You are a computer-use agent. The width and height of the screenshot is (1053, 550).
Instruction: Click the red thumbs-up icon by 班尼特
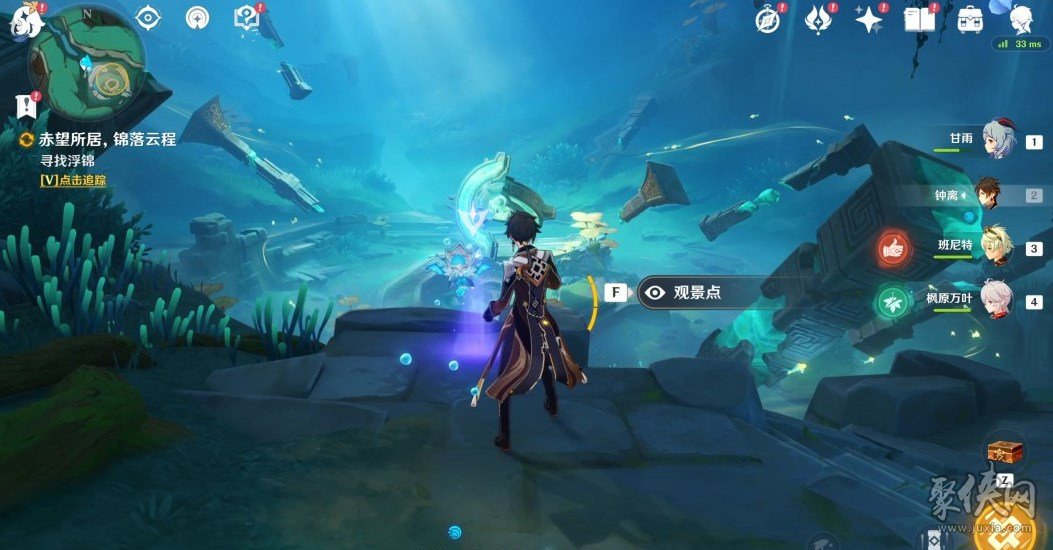(892, 247)
